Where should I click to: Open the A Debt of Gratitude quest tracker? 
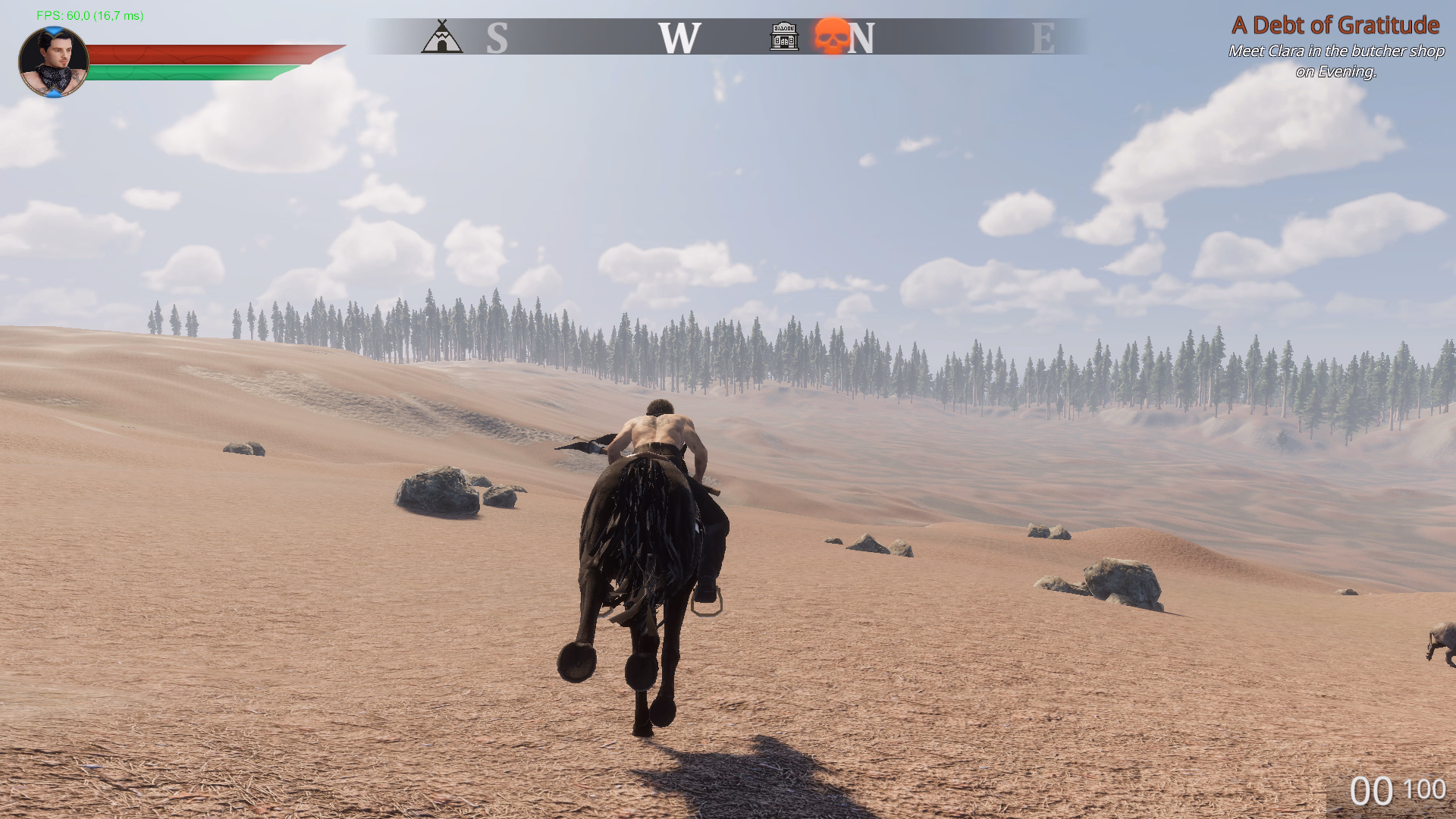pyautogui.click(x=1335, y=26)
